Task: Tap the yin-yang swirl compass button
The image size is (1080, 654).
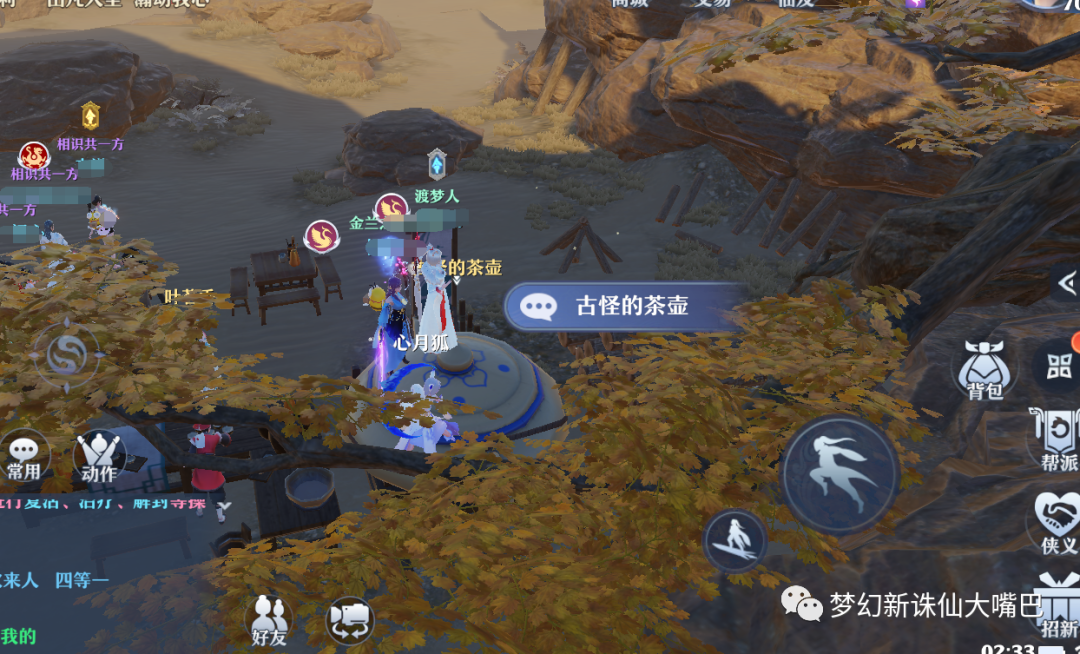Action: pyautogui.click(x=68, y=355)
